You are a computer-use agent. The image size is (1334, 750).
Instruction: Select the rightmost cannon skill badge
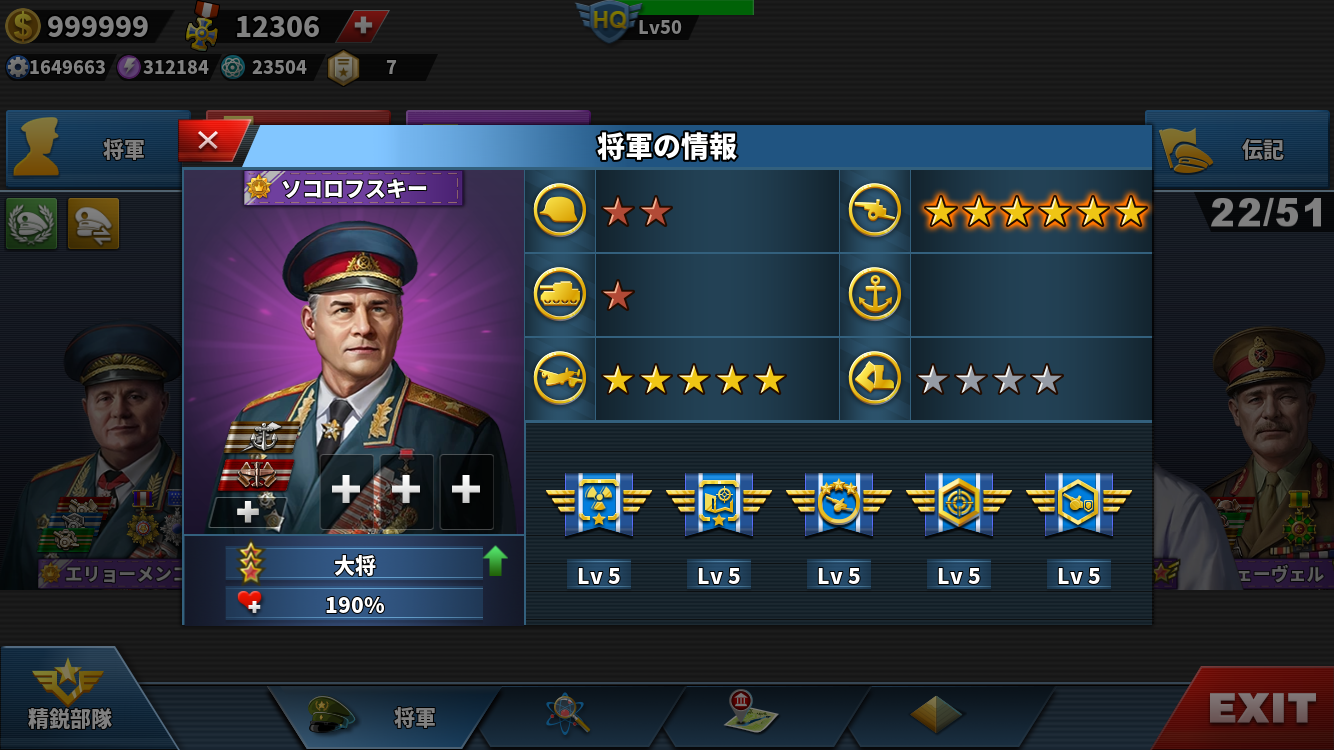click(1079, 503)
